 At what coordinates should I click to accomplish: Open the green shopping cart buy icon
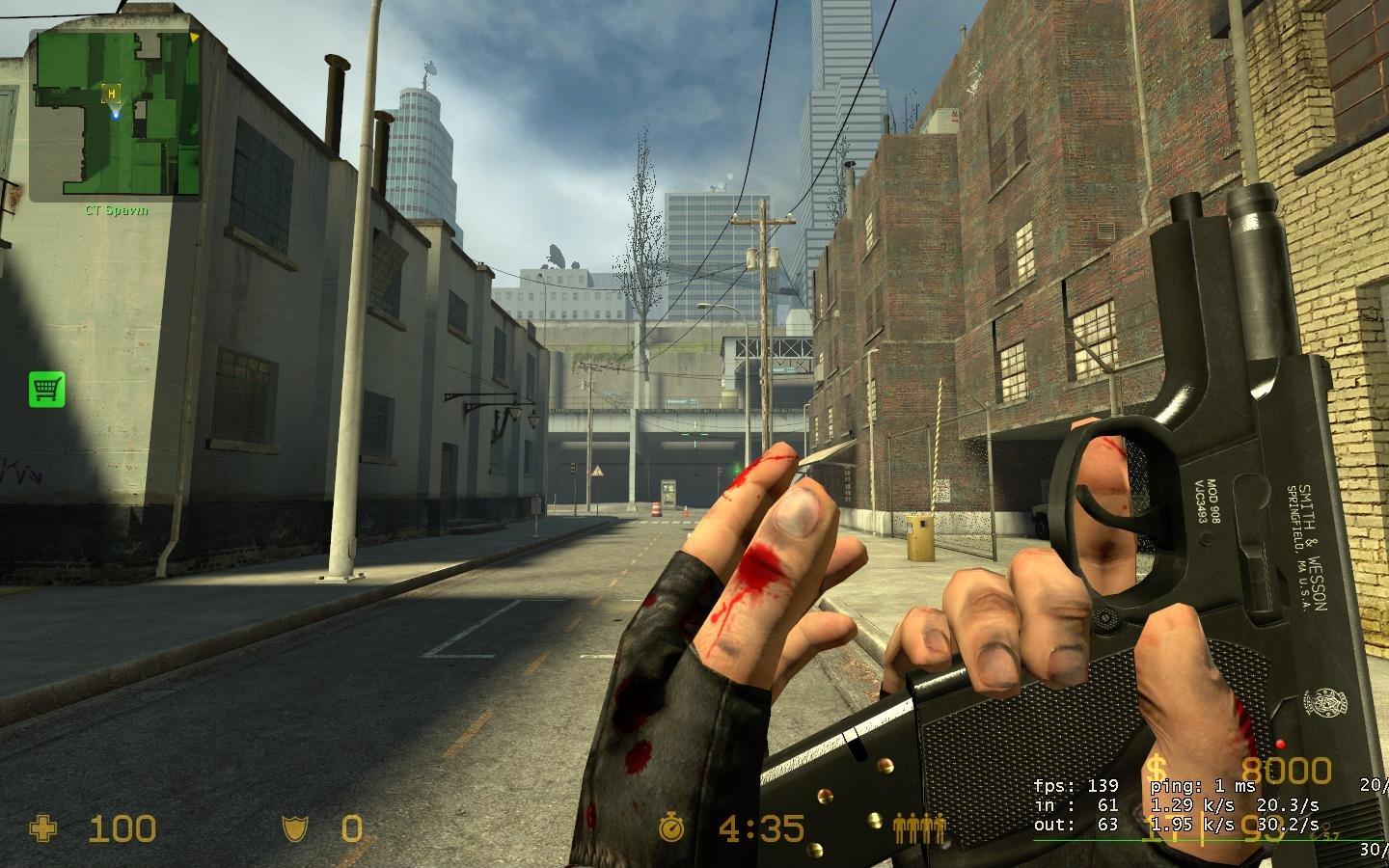[x=46, y=389]
